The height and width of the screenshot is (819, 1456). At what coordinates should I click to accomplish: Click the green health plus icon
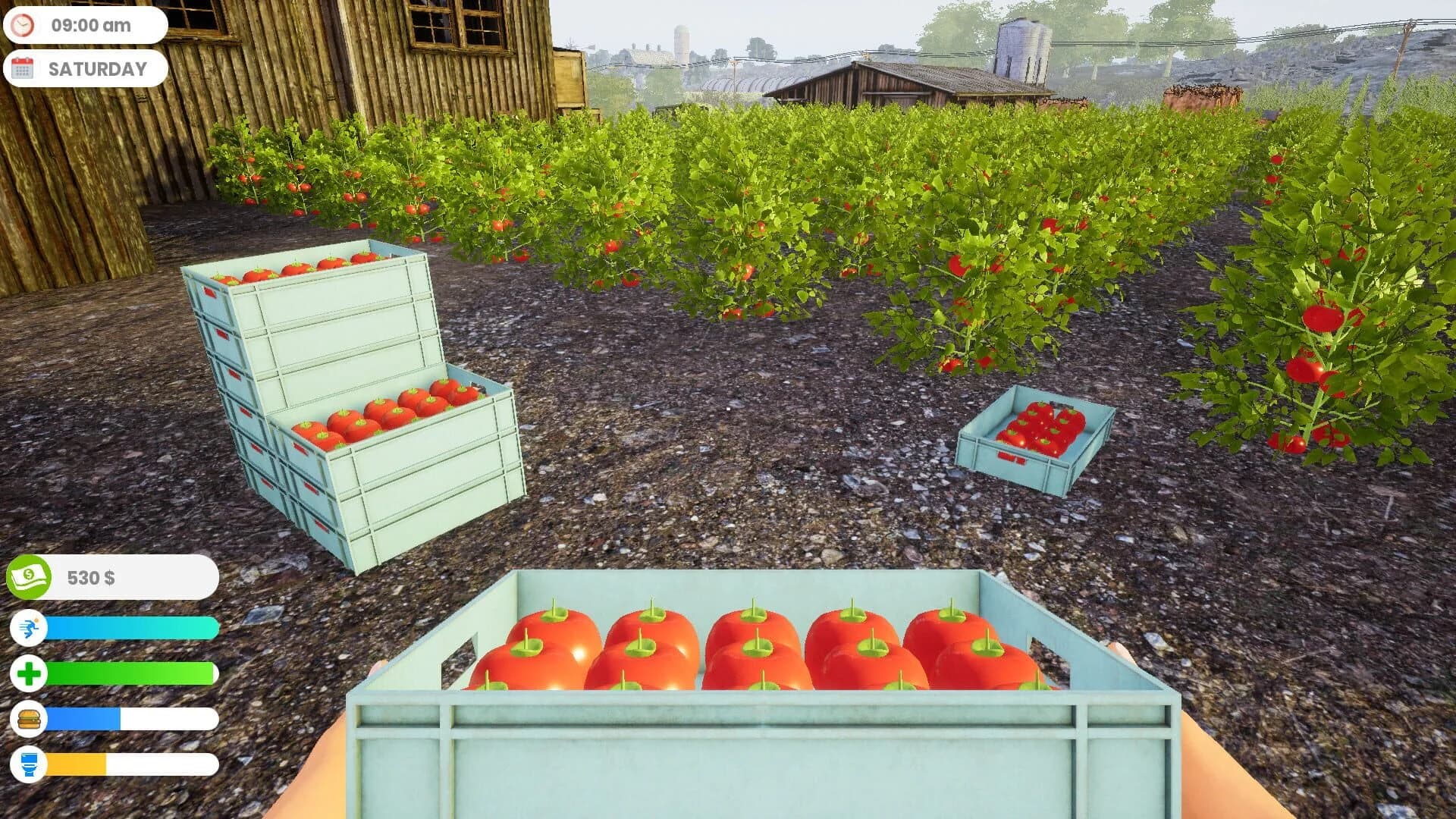pyautogui.click(x=29, y=672)
